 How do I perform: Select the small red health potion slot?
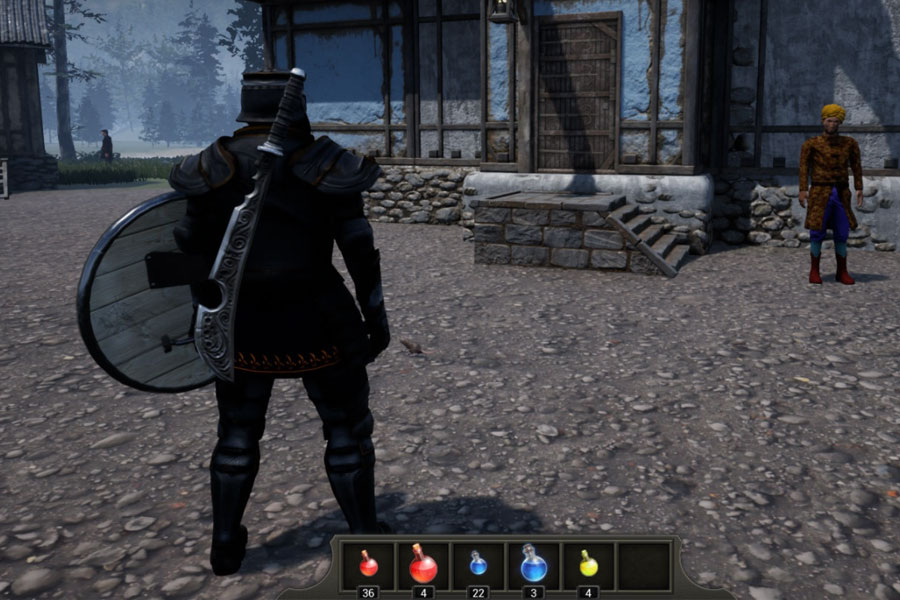(x=368, y=566)
